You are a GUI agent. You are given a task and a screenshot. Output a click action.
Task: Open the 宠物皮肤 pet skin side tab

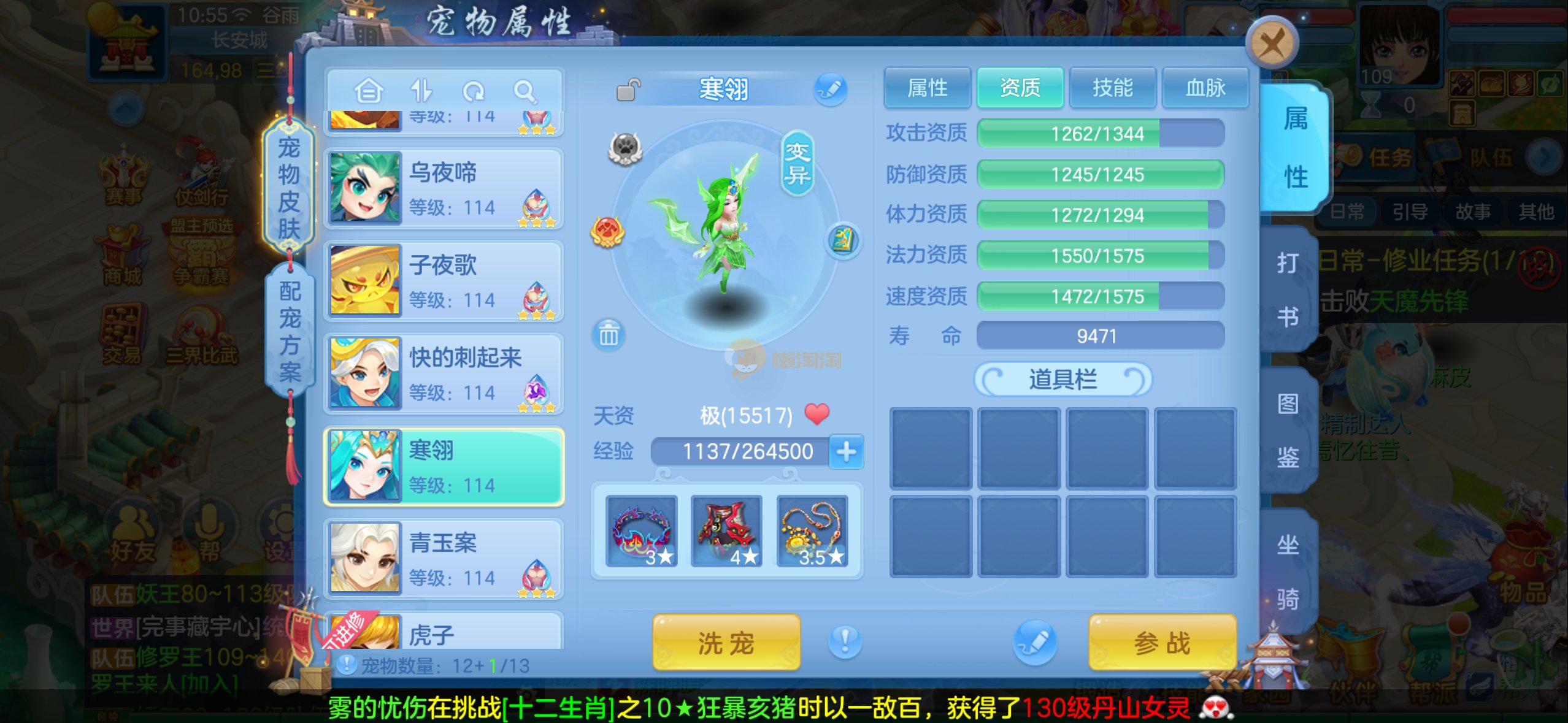(x=289, y=188)
